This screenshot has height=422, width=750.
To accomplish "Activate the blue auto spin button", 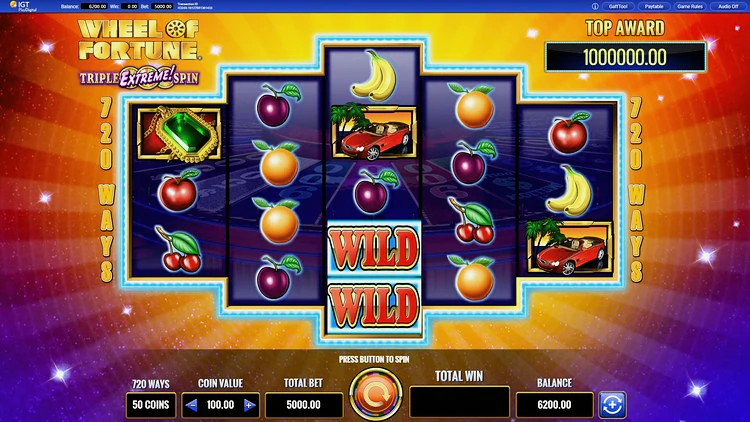I will coord(611,404).
